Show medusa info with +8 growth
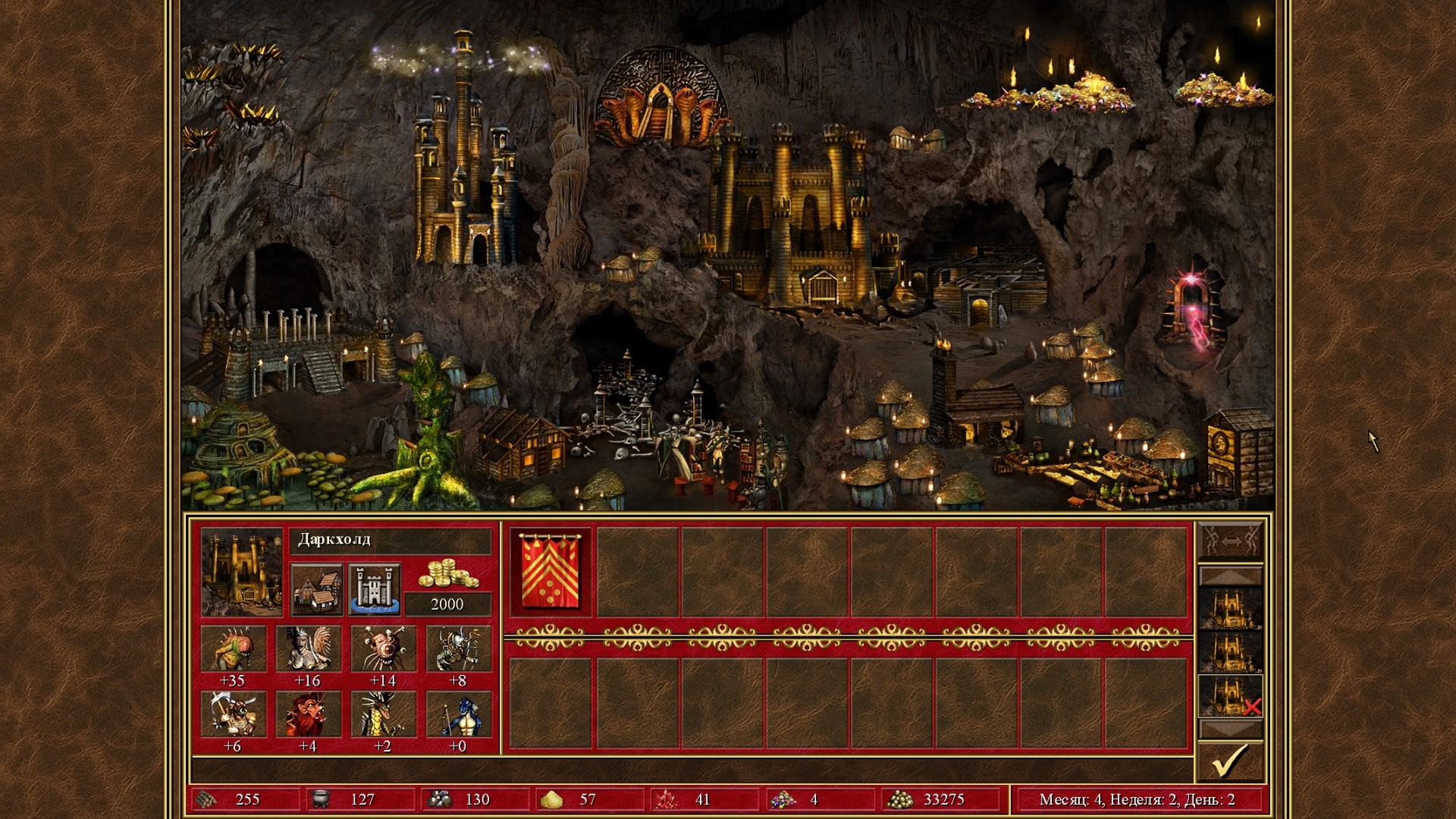The width and height of the screenshot is (1456, 819). point(458,649)
